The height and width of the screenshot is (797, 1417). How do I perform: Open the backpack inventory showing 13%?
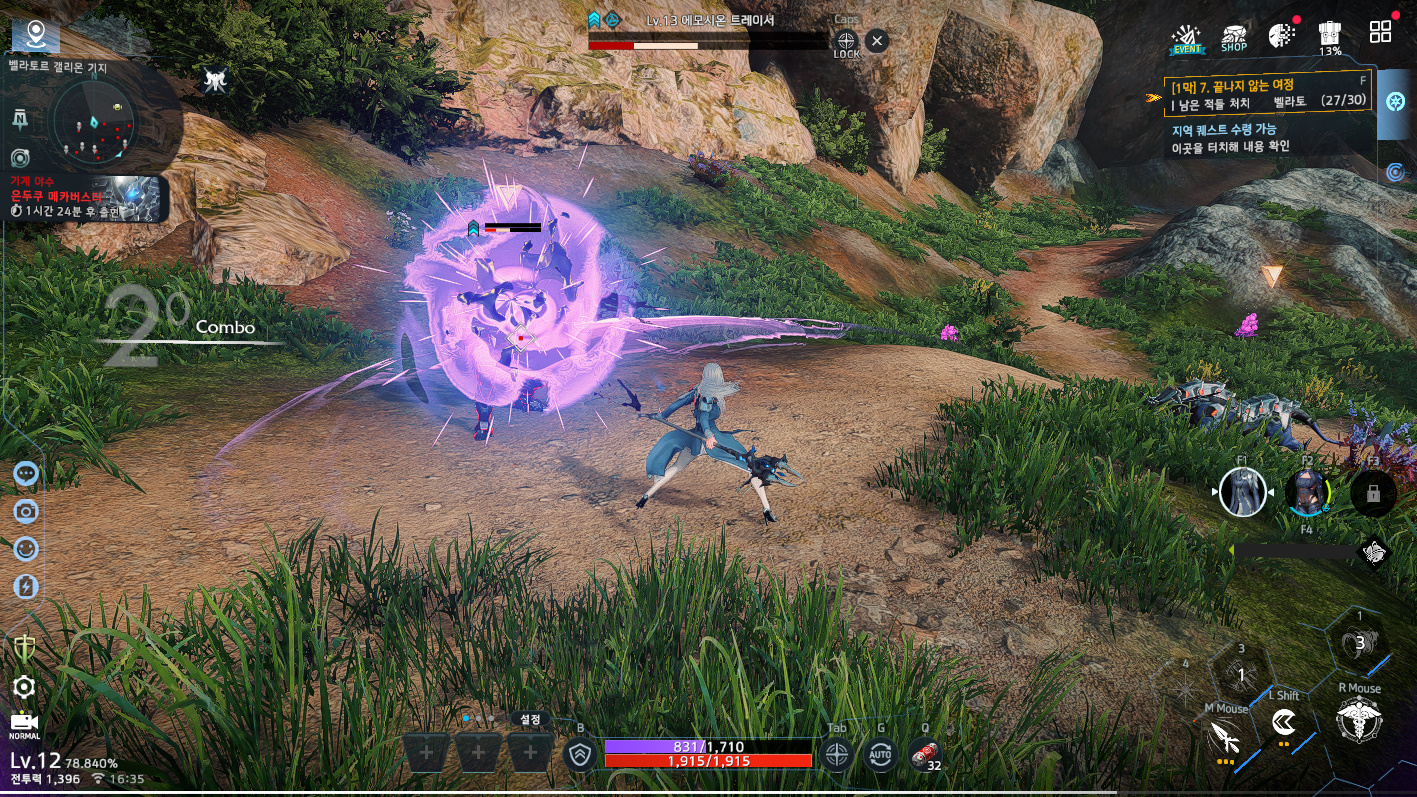1329,37
